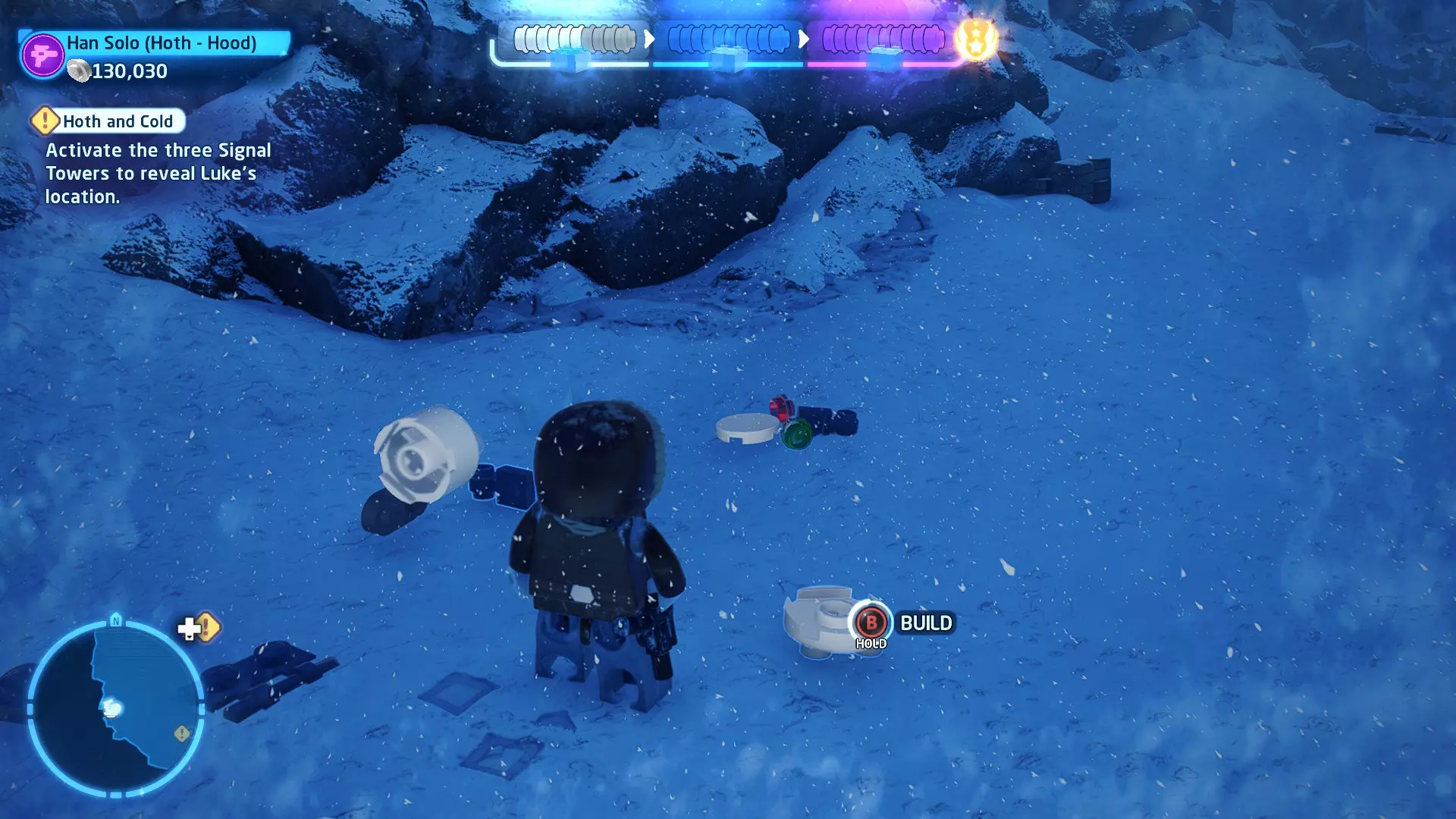This screenshot has width=1456, height=819.
Task: Open the circular minimap
Action: pyautogui.click(x=115, y=708)
